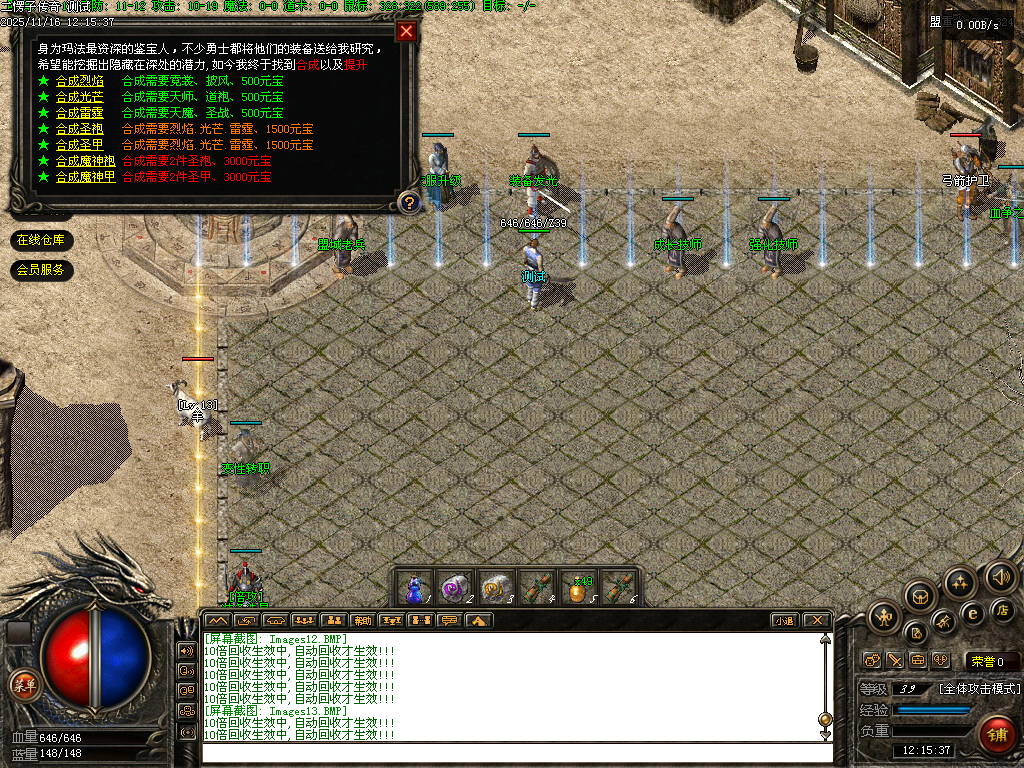1024x768 pixels.
Task: Close the NPC synthesis dialog
Action: coord(406,31)
